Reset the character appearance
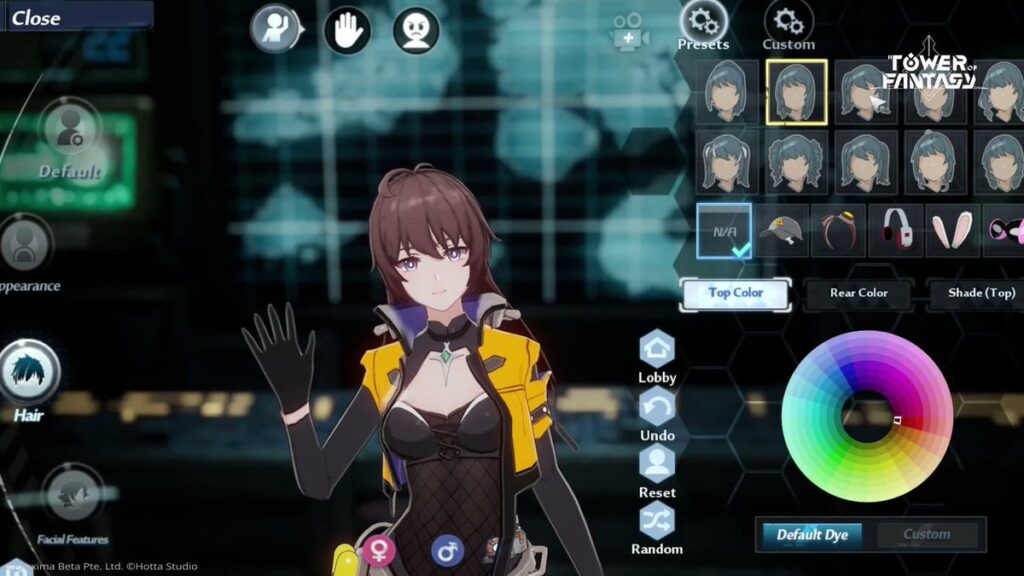1024x576 pixels. 657,471
